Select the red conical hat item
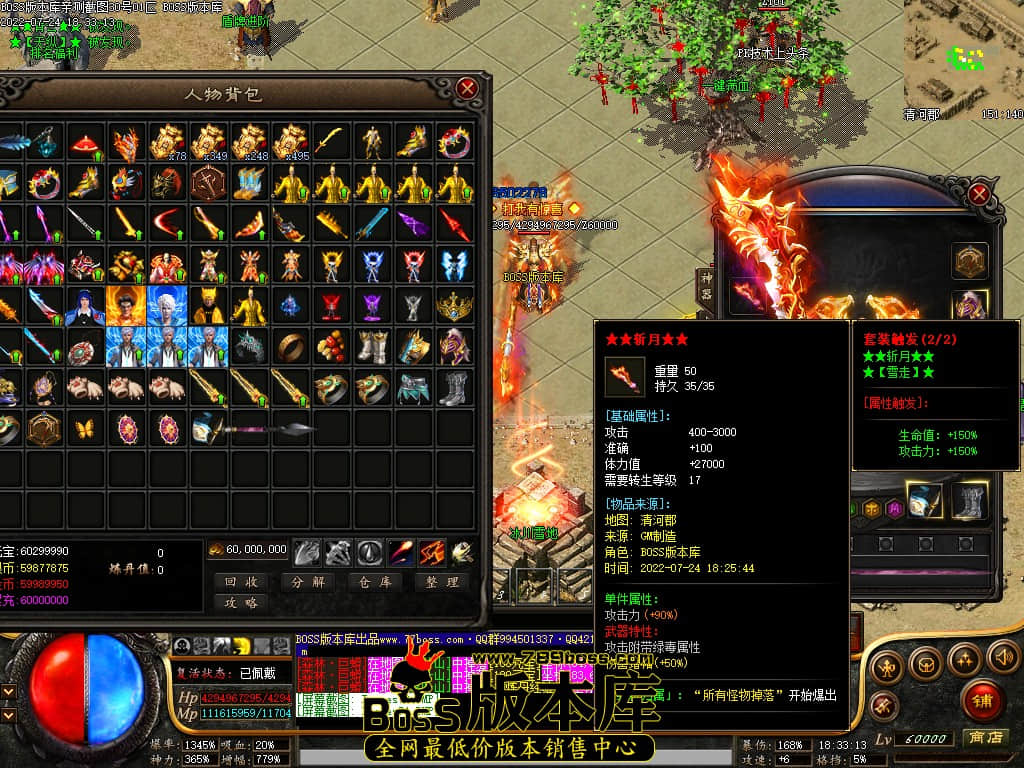Viewport: 1024px width, 768px height. (x=85, y=143)
